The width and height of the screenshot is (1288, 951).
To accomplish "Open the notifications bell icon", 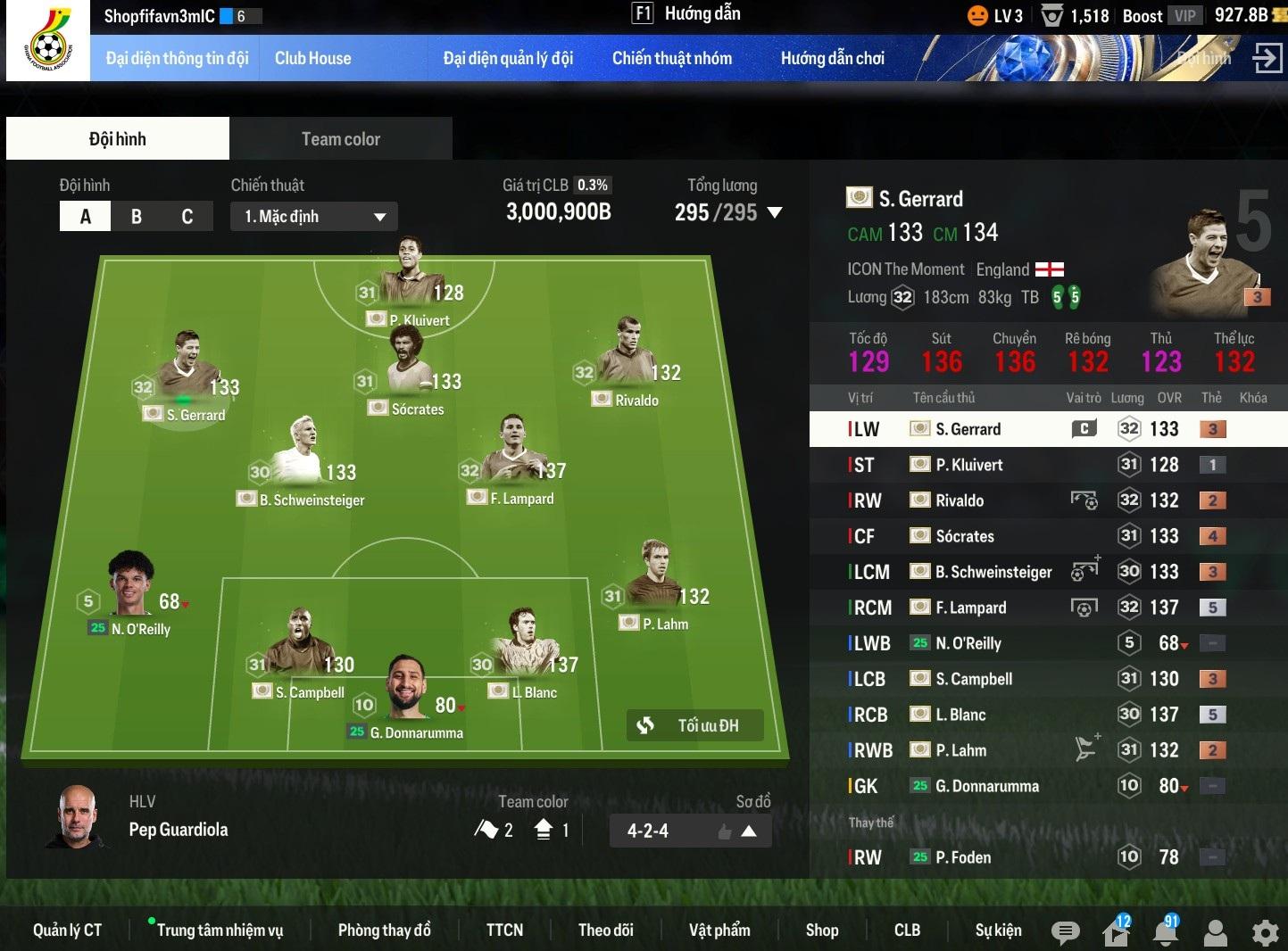I will (x=1165, y=932).
